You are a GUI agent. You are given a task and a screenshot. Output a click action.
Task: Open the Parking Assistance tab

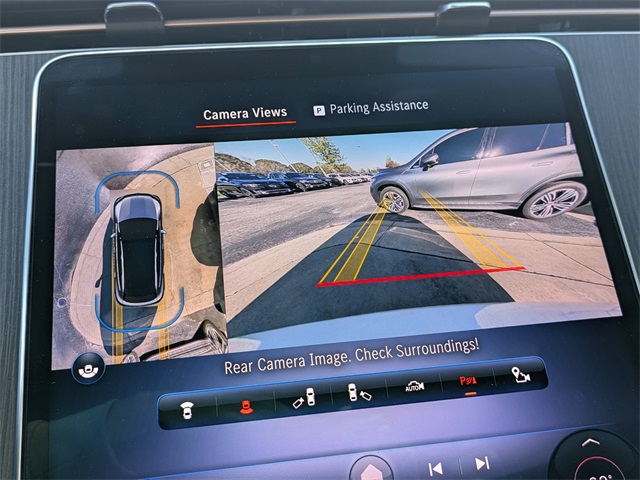coord(371,107)
